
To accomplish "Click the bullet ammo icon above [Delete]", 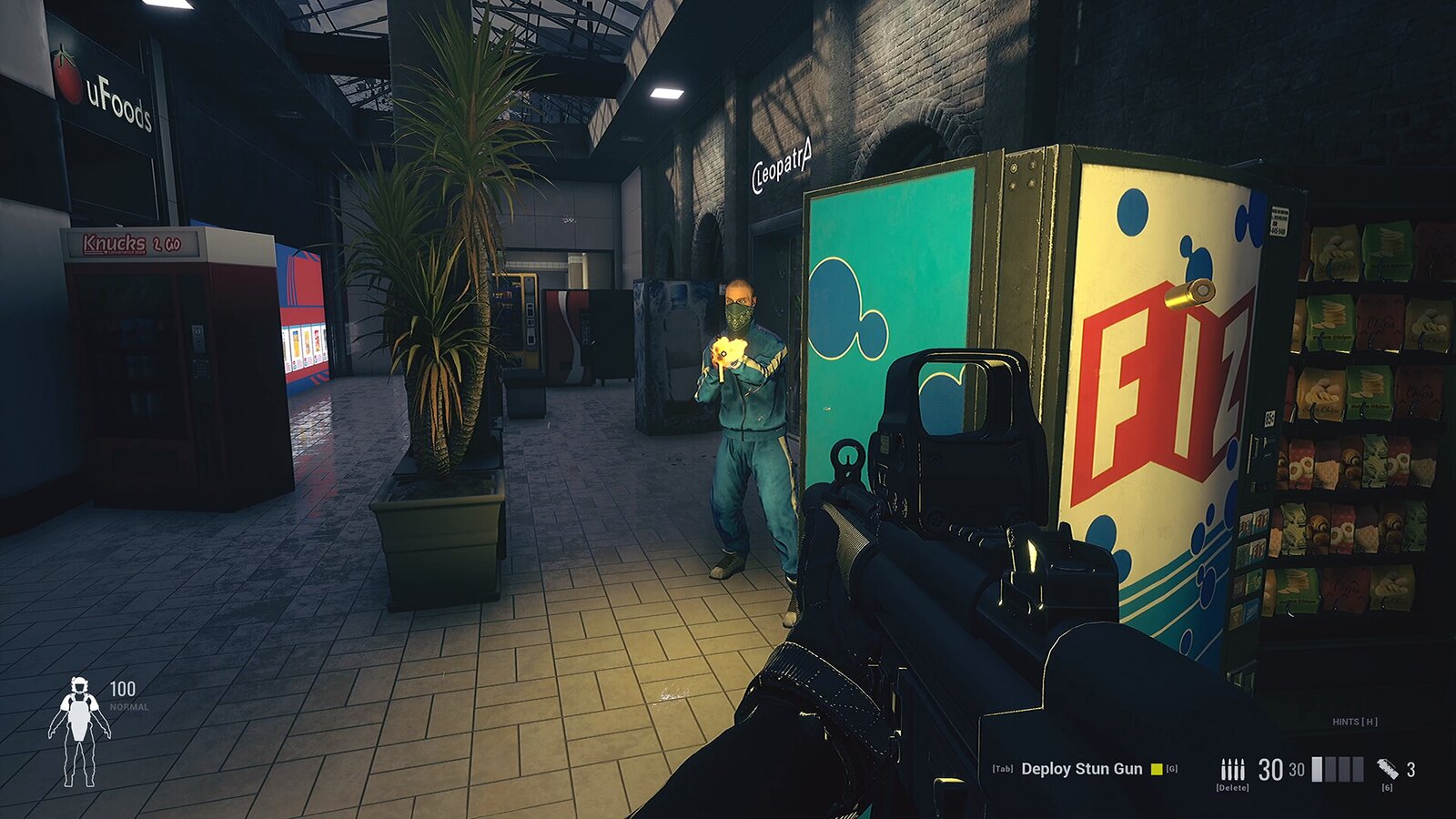I will coord(1233,767).
